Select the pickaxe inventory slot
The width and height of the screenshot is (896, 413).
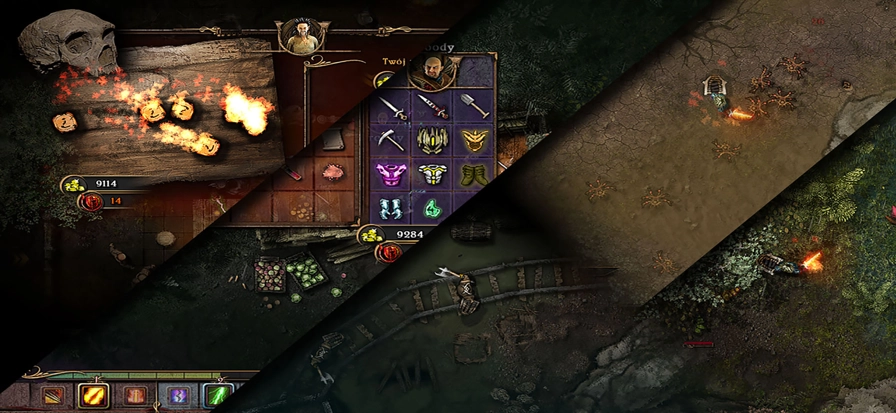390,141
